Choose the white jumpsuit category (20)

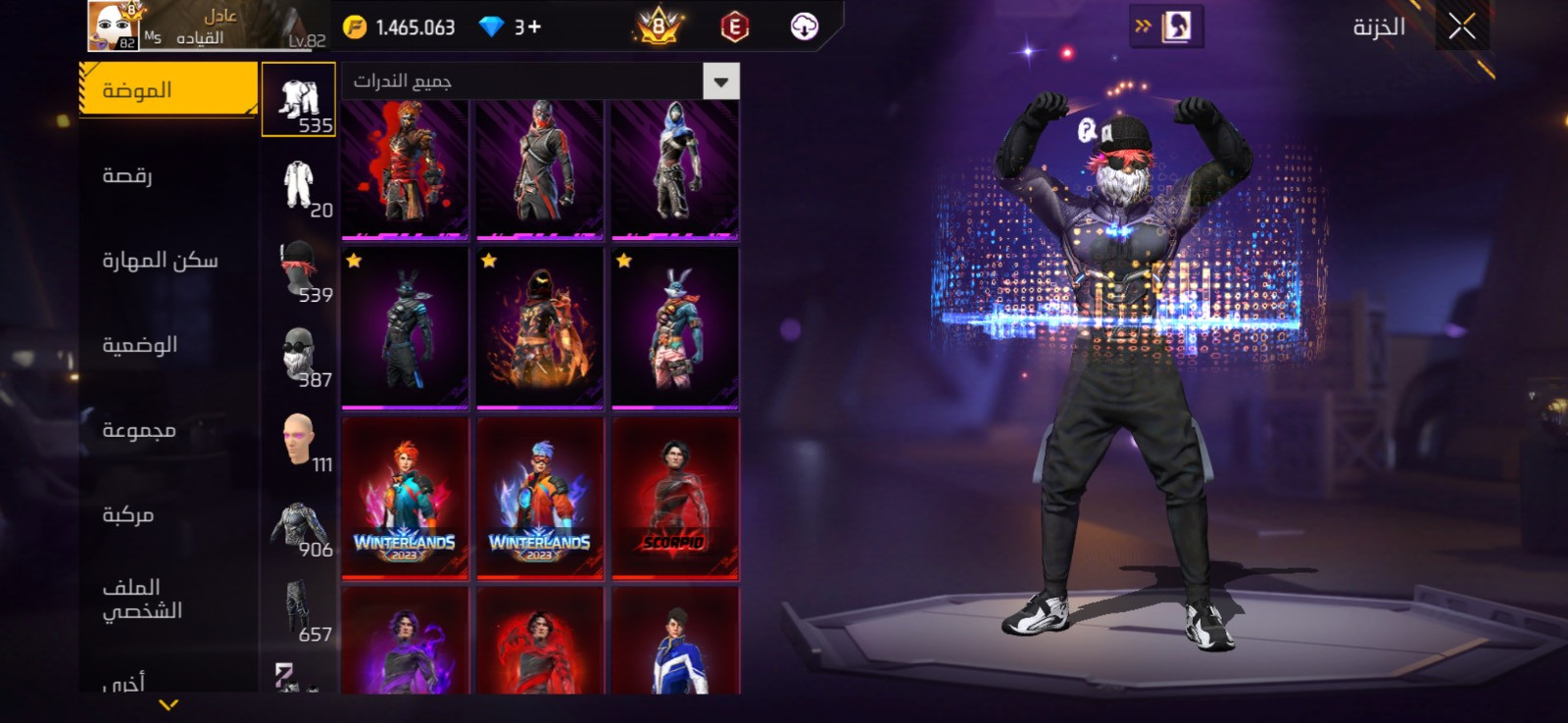coord(299,184)
